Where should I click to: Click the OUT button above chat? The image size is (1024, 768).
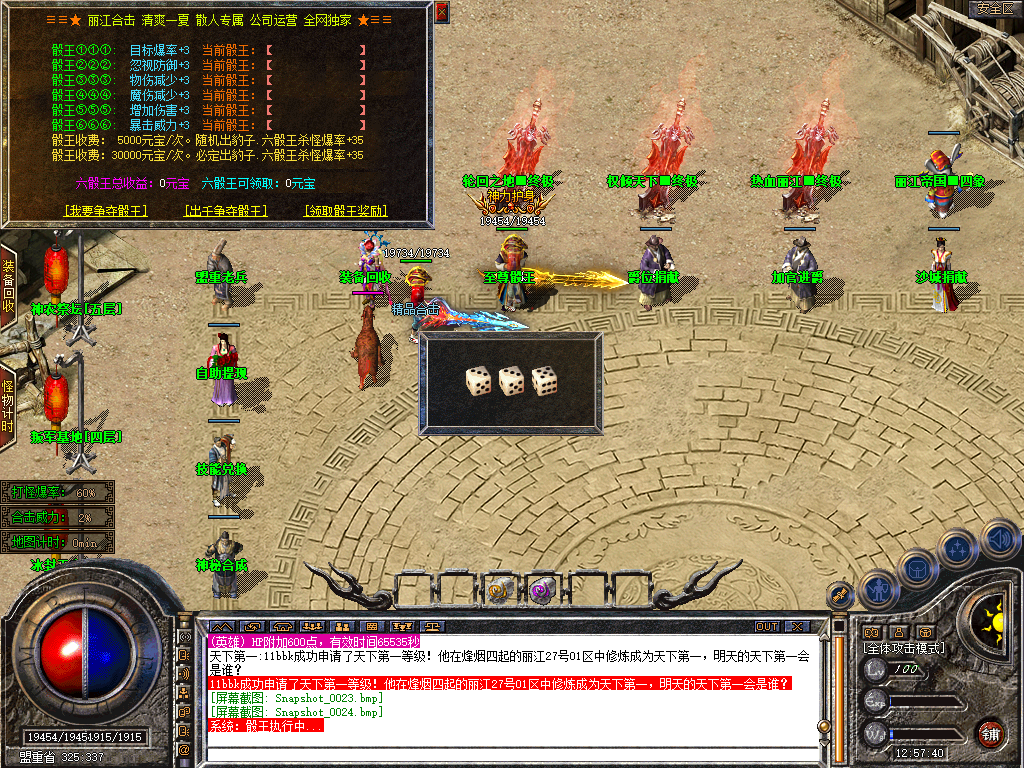pos(766,627)
